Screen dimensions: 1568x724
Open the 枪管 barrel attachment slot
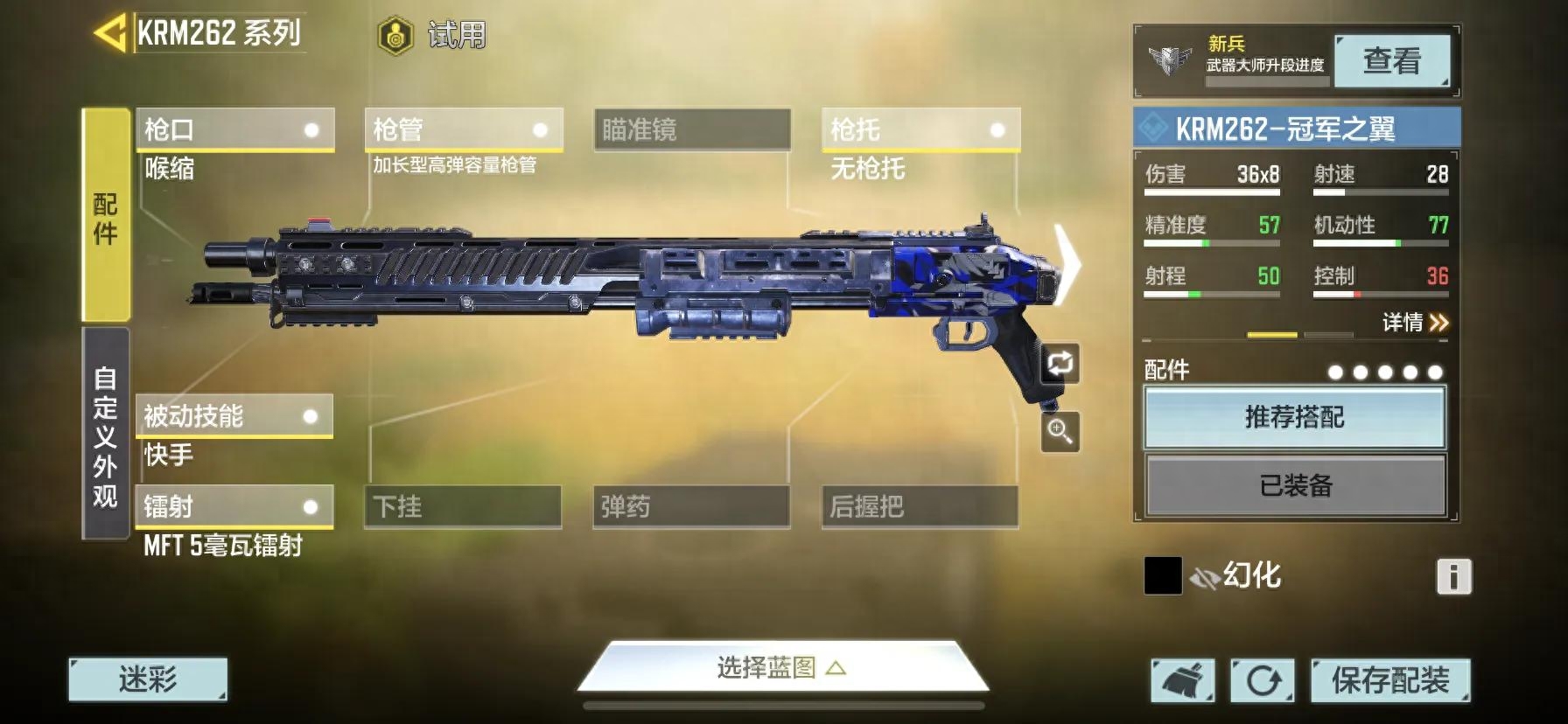click(463, 130)
